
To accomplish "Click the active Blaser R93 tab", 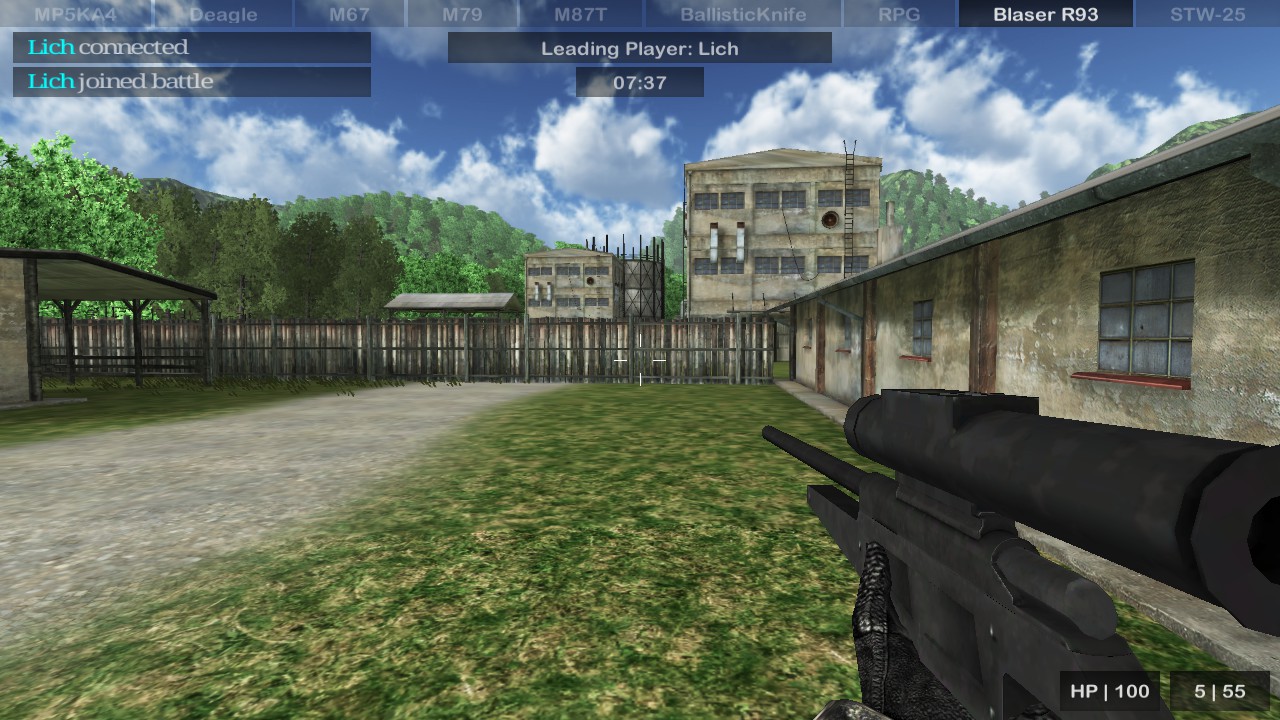I will coord(1045,14).
